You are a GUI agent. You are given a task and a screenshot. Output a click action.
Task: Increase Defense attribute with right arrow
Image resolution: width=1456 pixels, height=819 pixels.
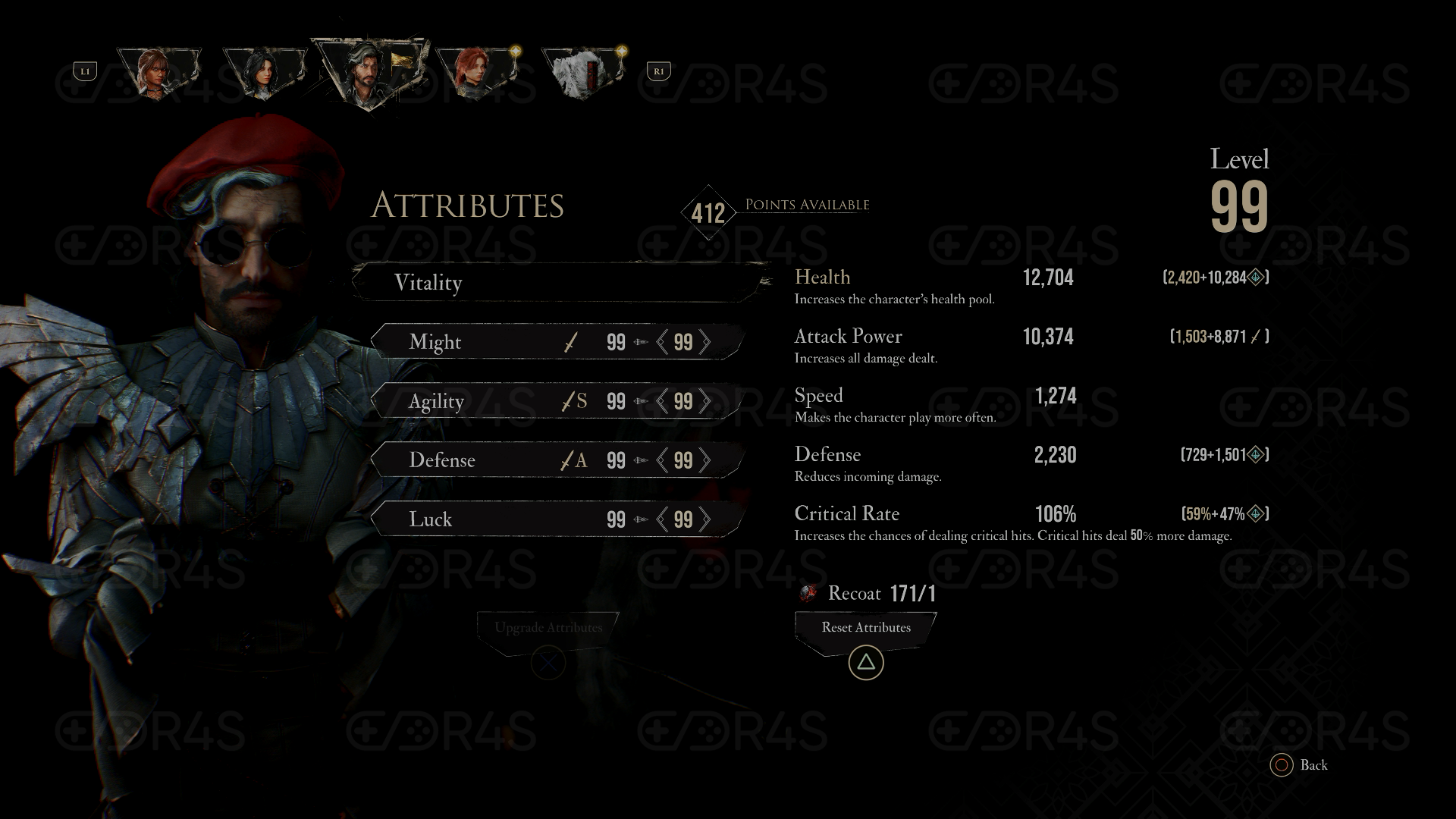[x=705, y=460]
